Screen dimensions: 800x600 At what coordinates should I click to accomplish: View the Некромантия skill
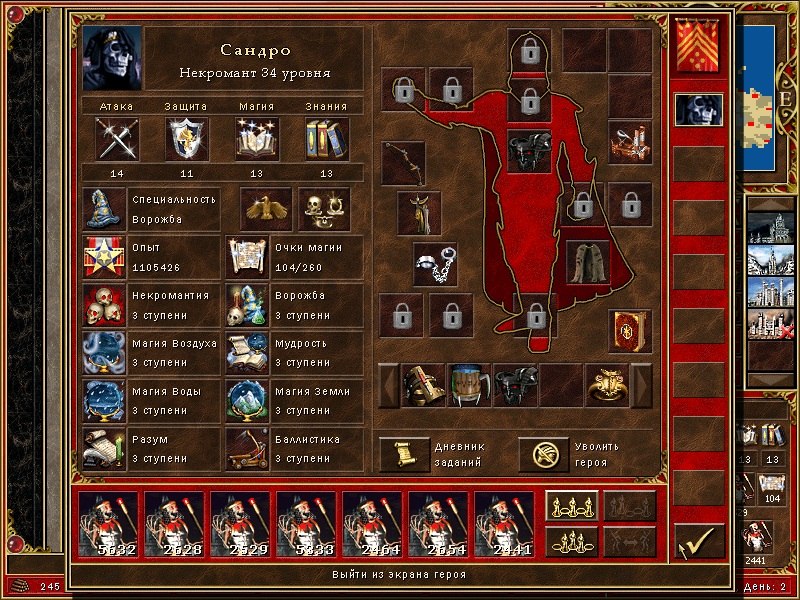click(104, 305)
